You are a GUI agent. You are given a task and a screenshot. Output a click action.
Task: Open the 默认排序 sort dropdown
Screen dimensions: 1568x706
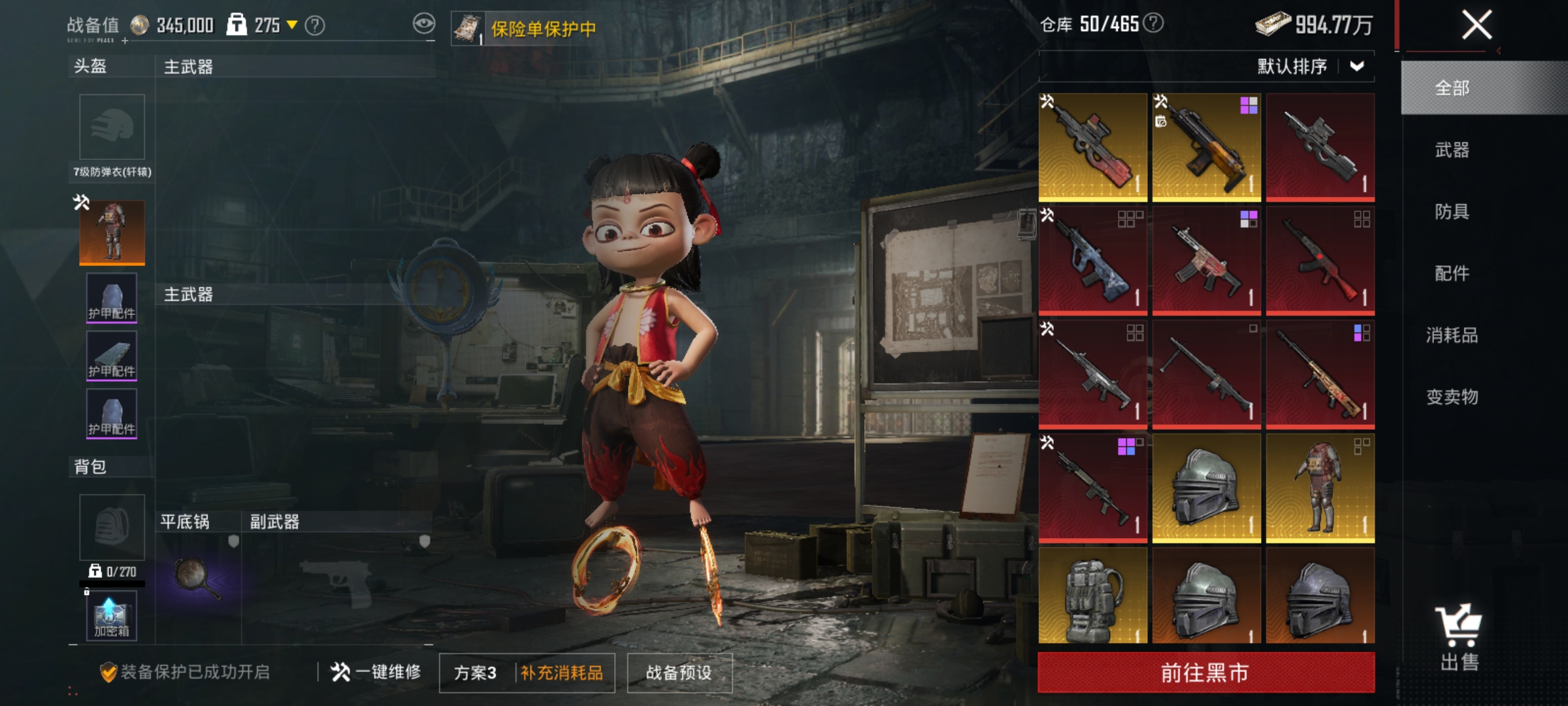(x=1310, y=66)
